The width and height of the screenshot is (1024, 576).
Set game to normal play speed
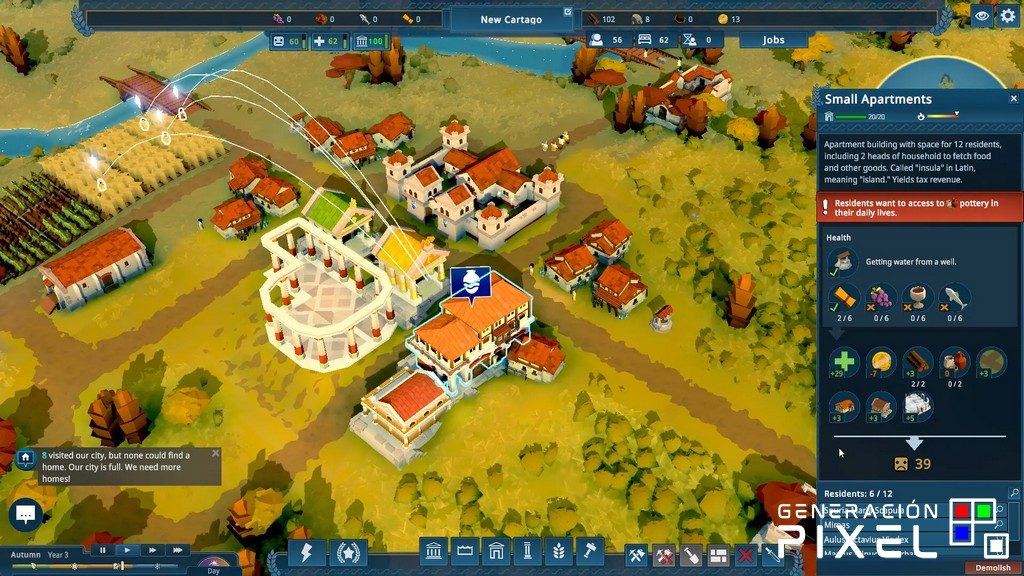(127, 550)
